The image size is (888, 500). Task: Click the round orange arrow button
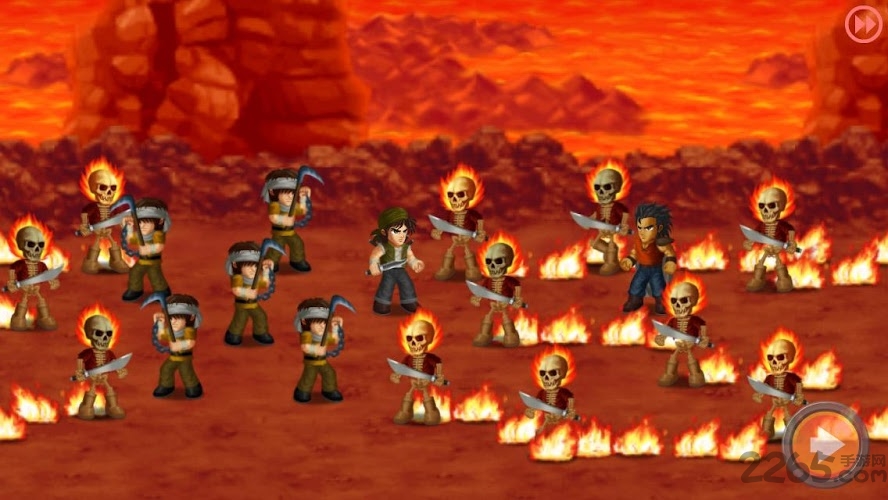pyautogui.click(x=825, y=445)
